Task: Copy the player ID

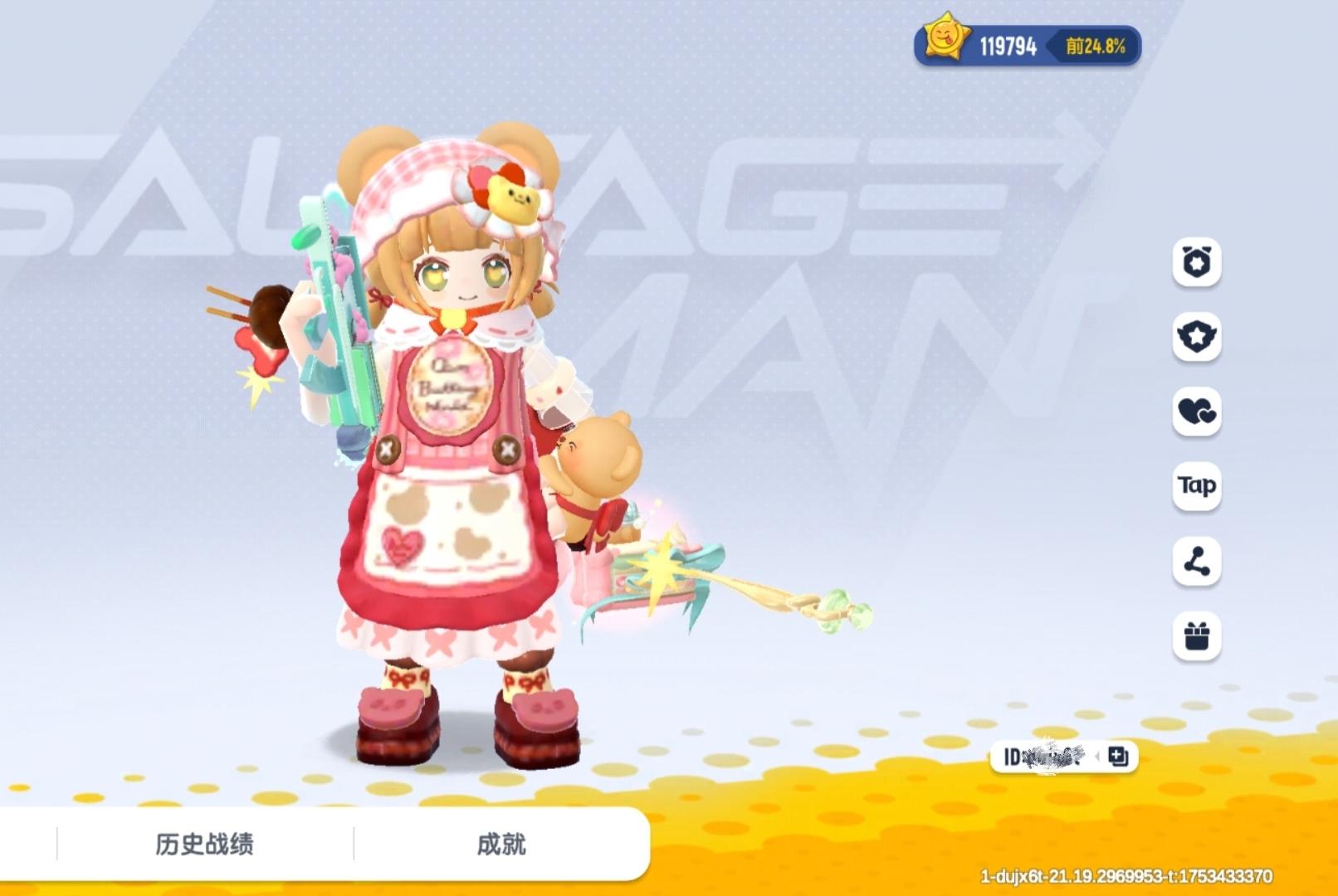Action: [1116, 757]
